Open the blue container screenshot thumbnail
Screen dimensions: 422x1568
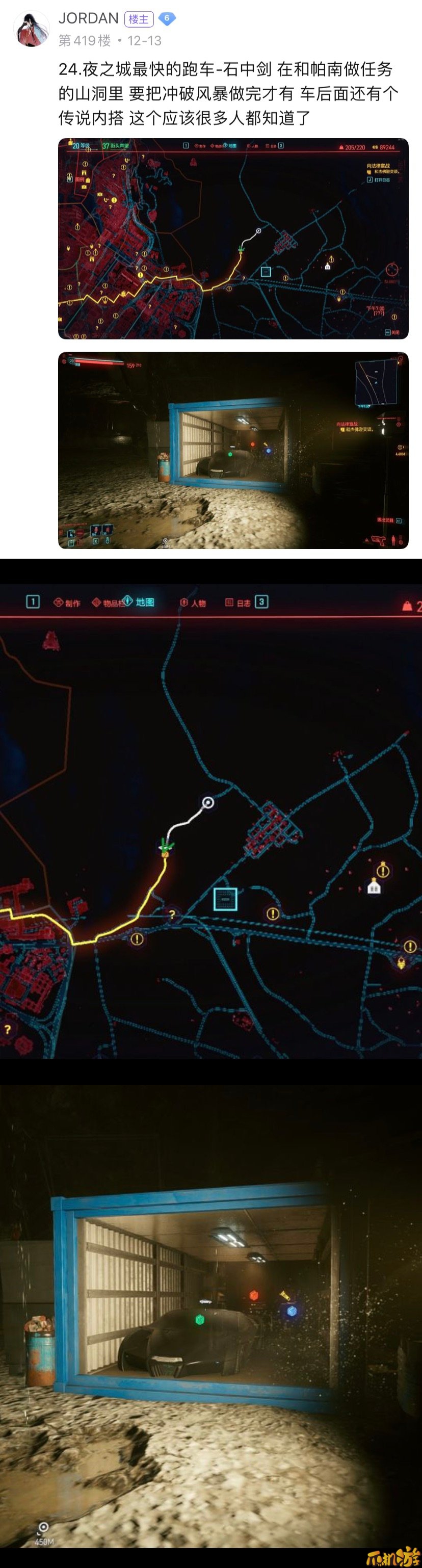(x=232, y=450)
